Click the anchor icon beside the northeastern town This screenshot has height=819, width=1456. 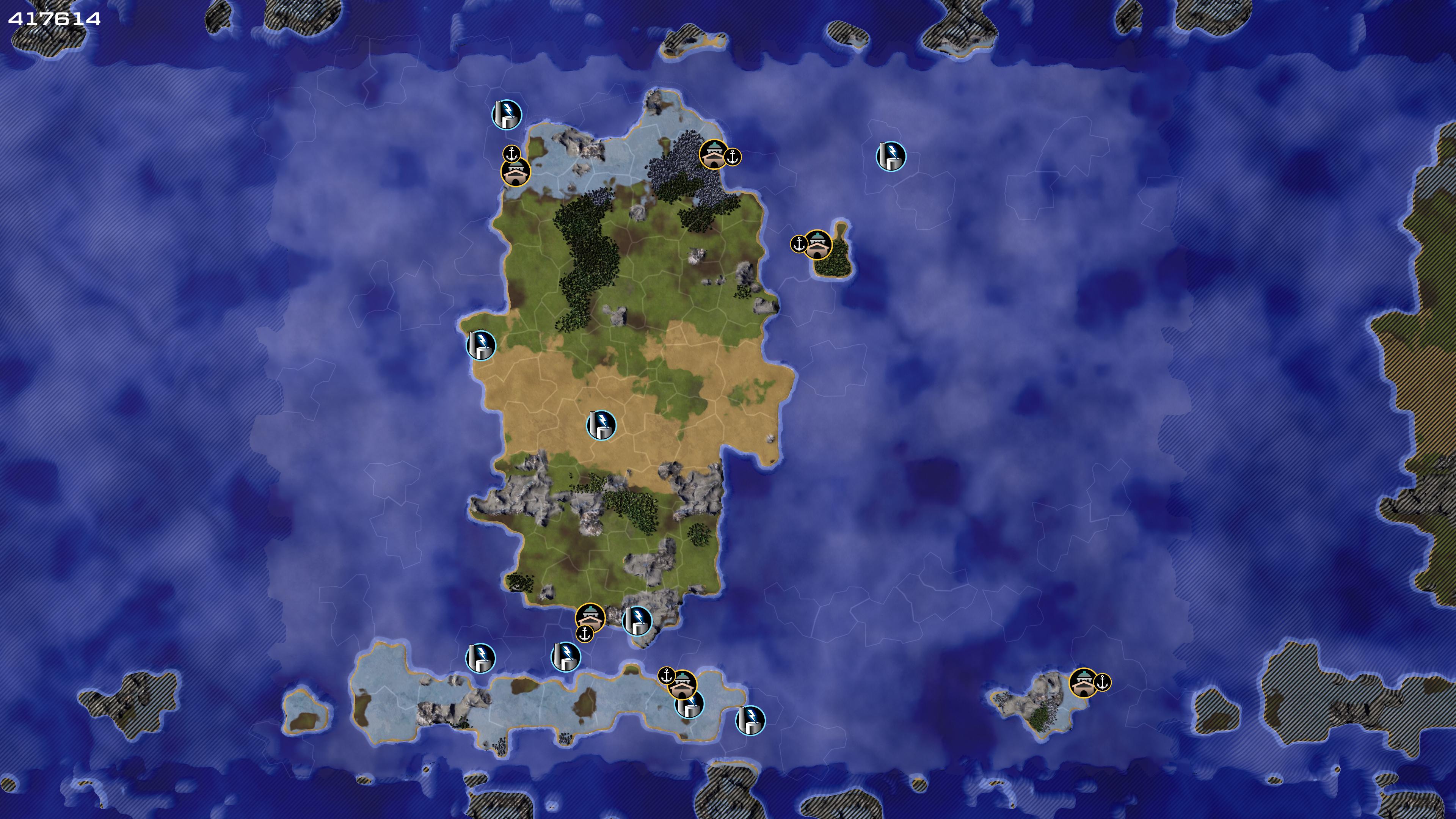(x=733, y=157)
